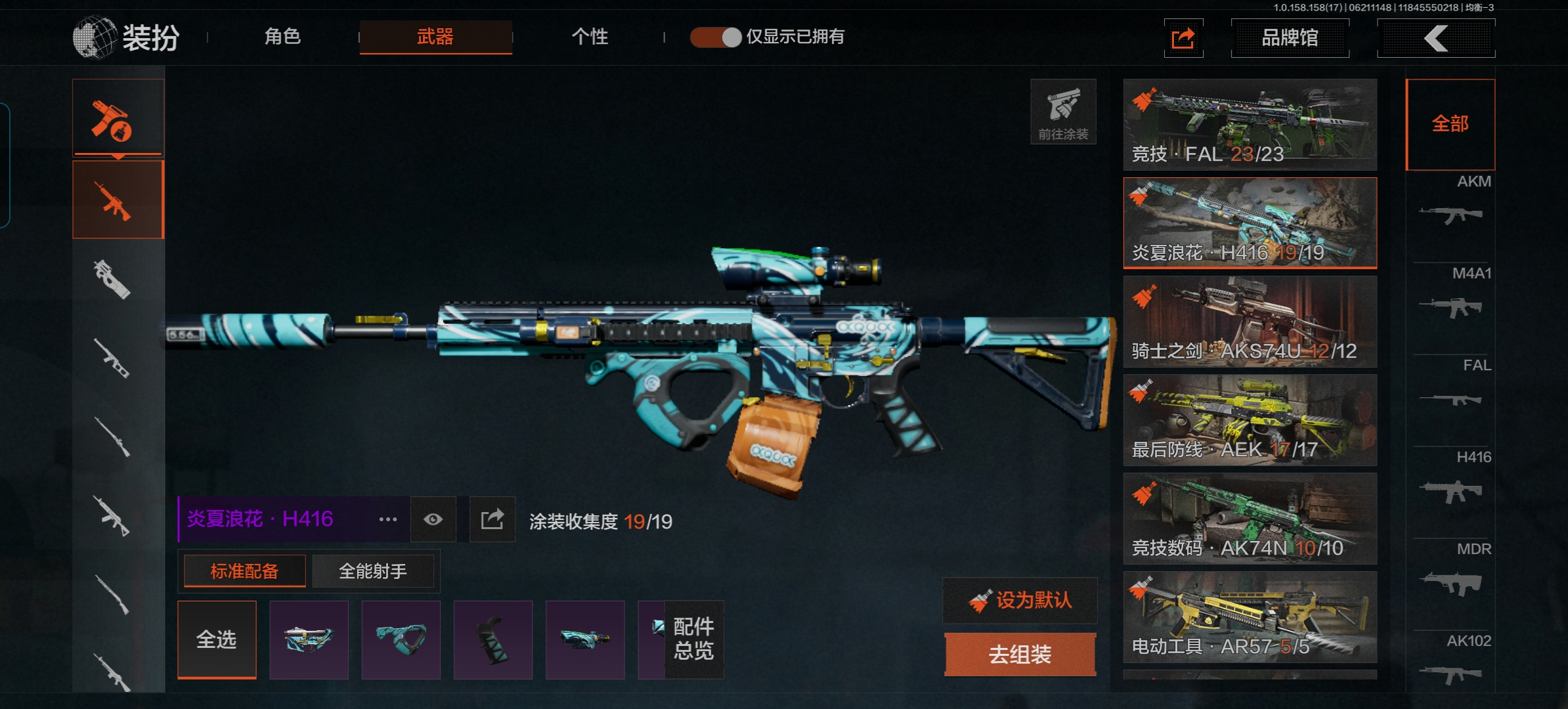The width and height of the screenshot is (1568, 709).
Task: Choose the 电动工具·AR57 skin
Action: tap(1250, 617)
